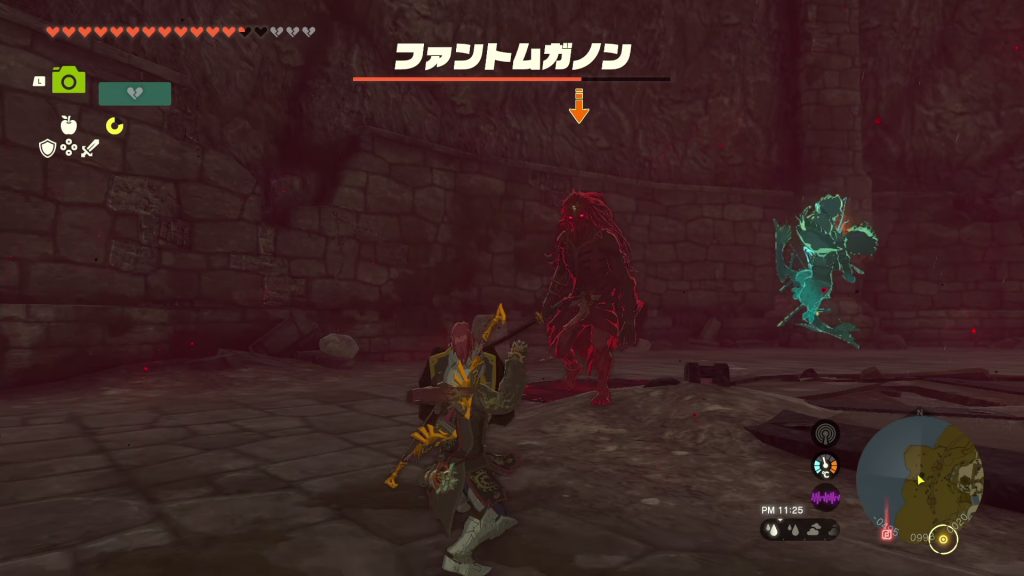
Task: Click the yellow circle minimap marker
Action: [x=943, y=539]
